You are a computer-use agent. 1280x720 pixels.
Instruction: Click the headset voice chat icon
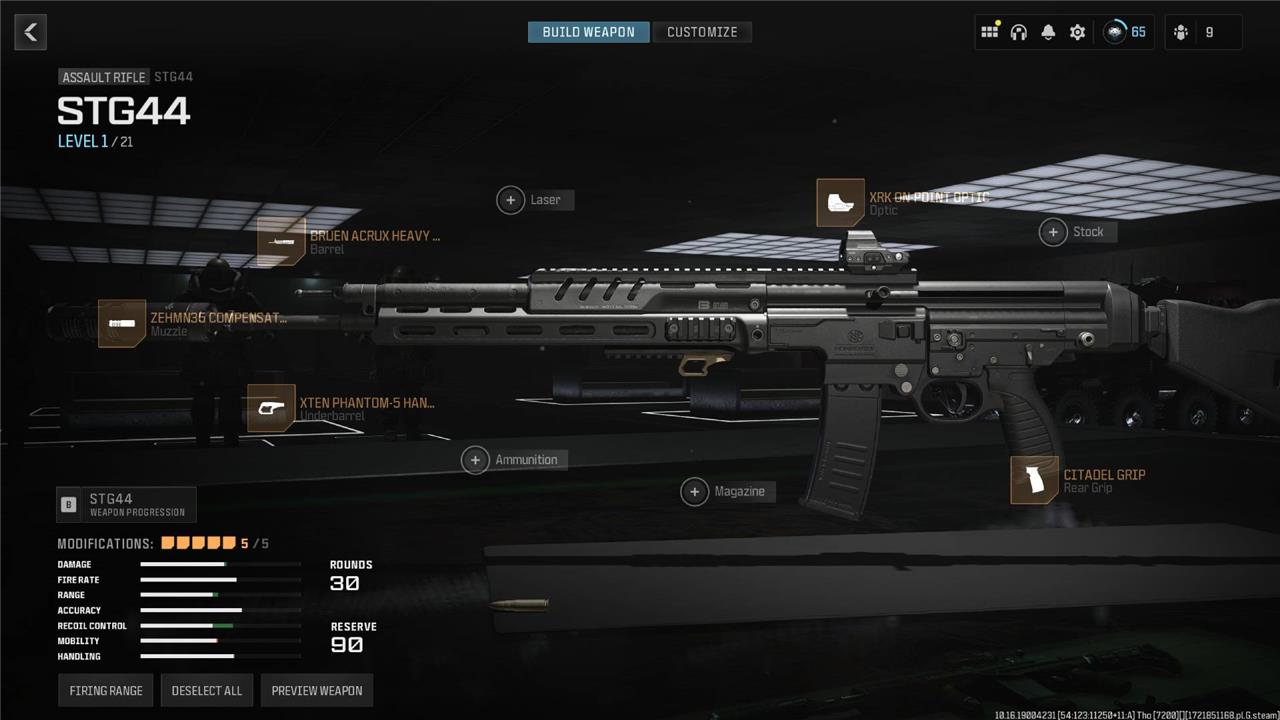tap(1019, 32)
